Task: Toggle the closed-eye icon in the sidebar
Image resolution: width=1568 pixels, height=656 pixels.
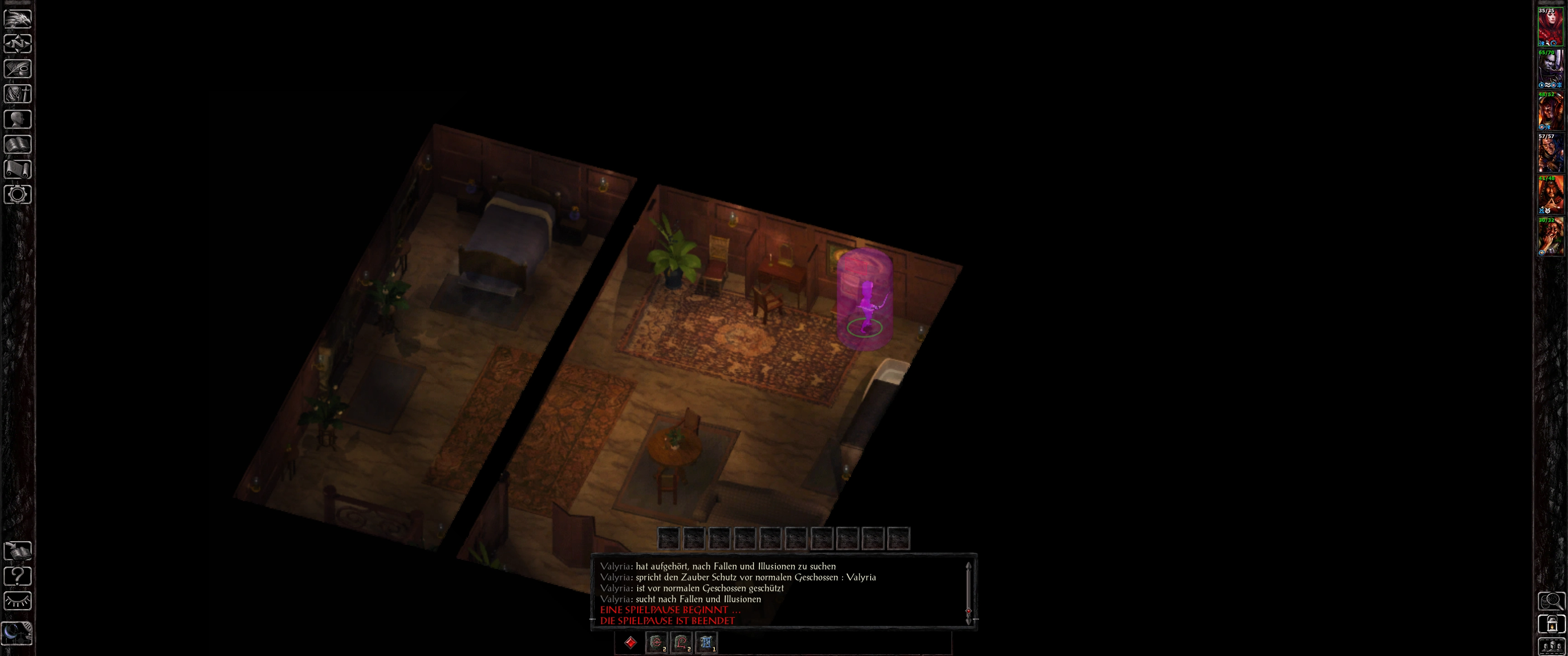Action: coord(18,601)
